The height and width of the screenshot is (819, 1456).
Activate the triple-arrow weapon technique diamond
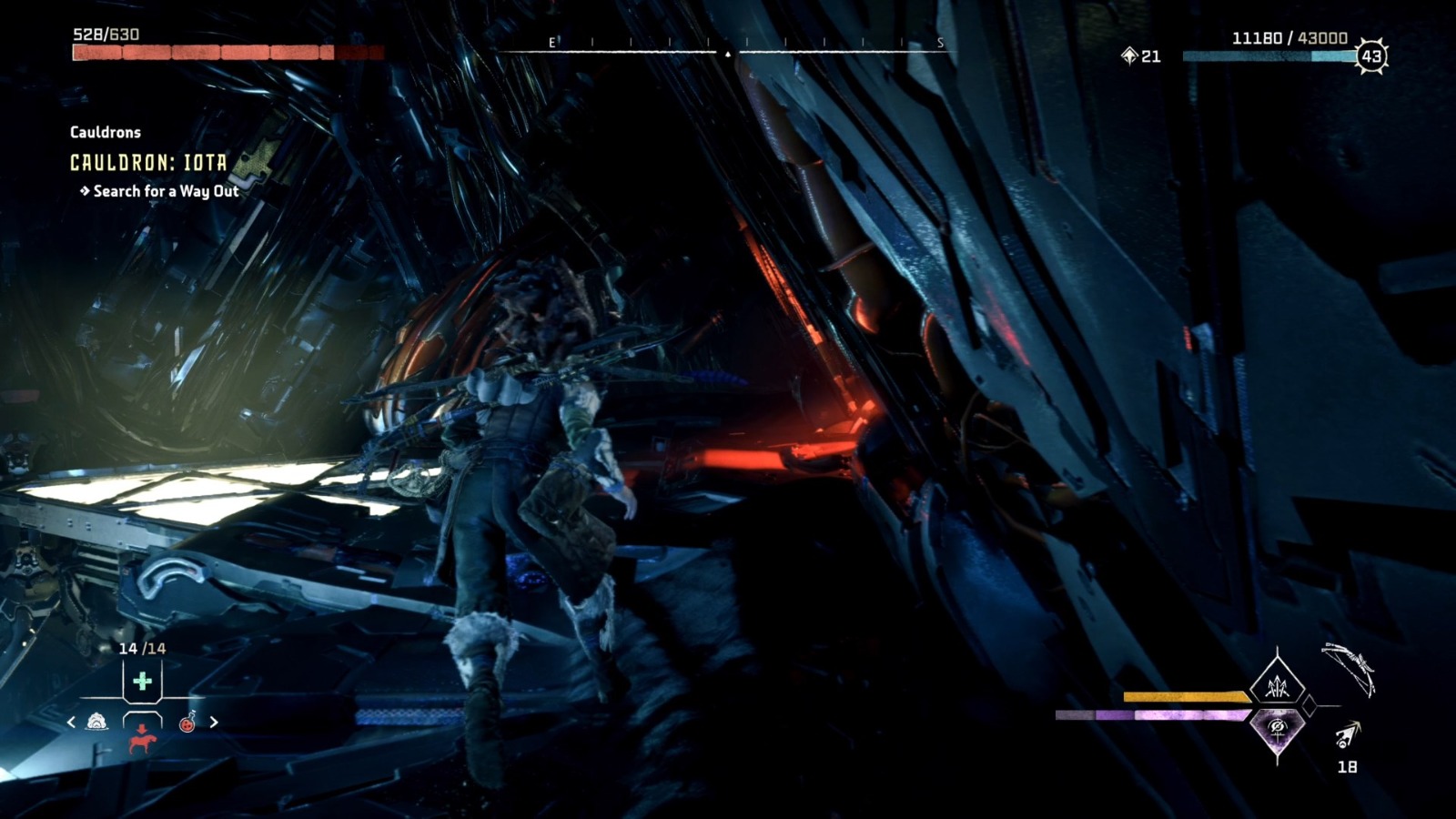click(x=1277, y=686)
